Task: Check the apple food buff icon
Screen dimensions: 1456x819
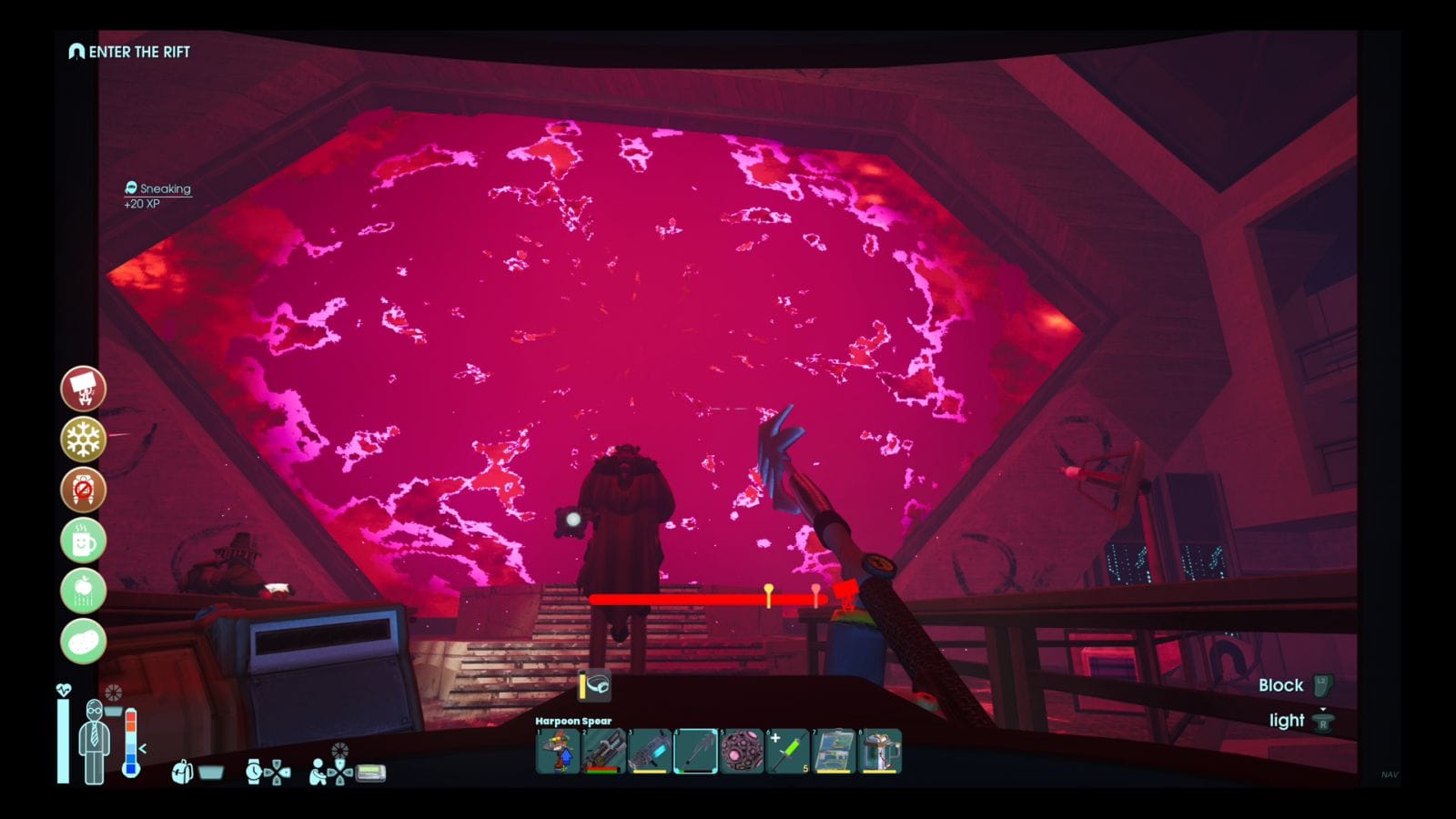Action: [x=84, y=591]
